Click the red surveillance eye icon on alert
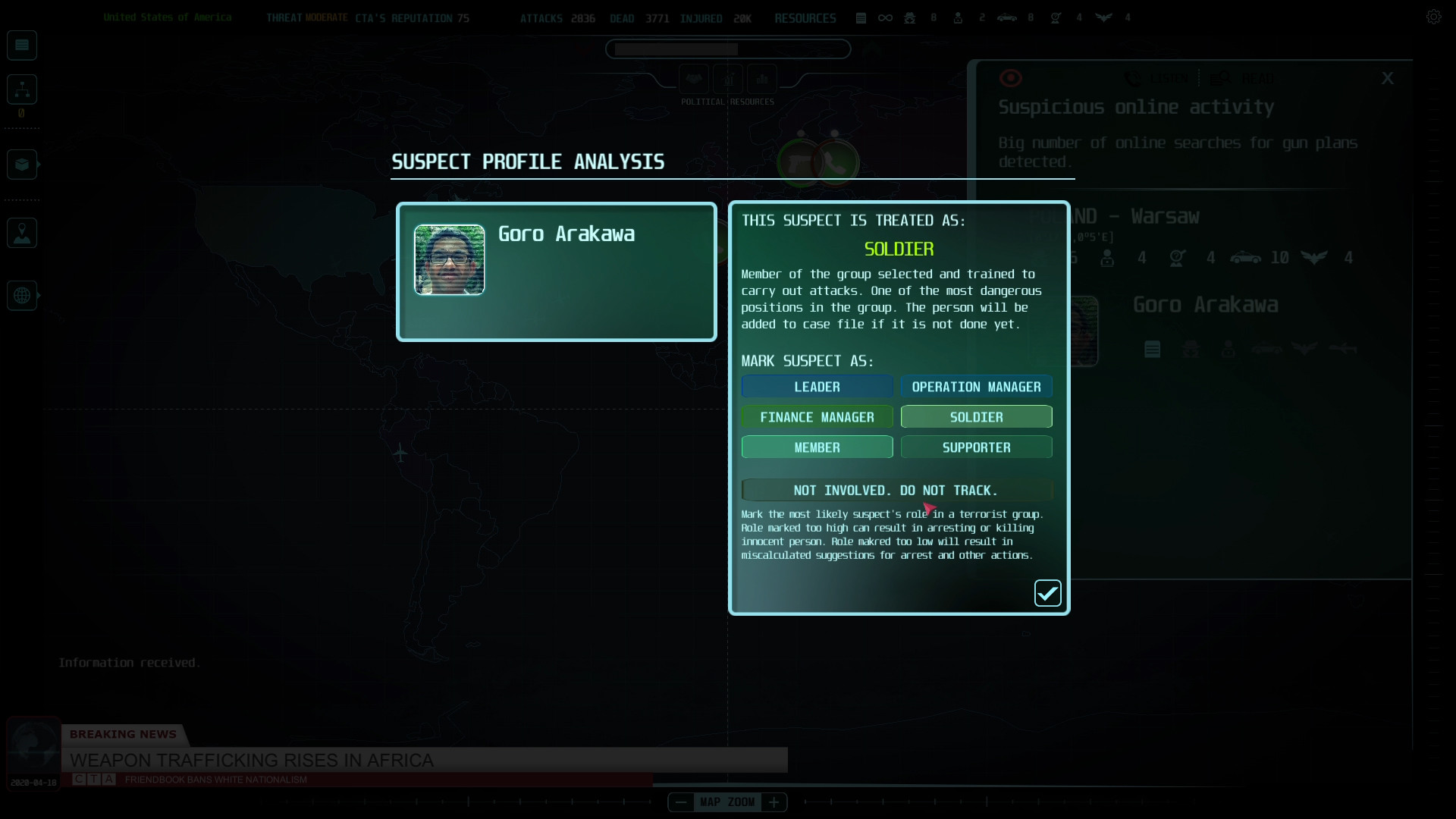 pyautogui.click(x=1011, y=77)
